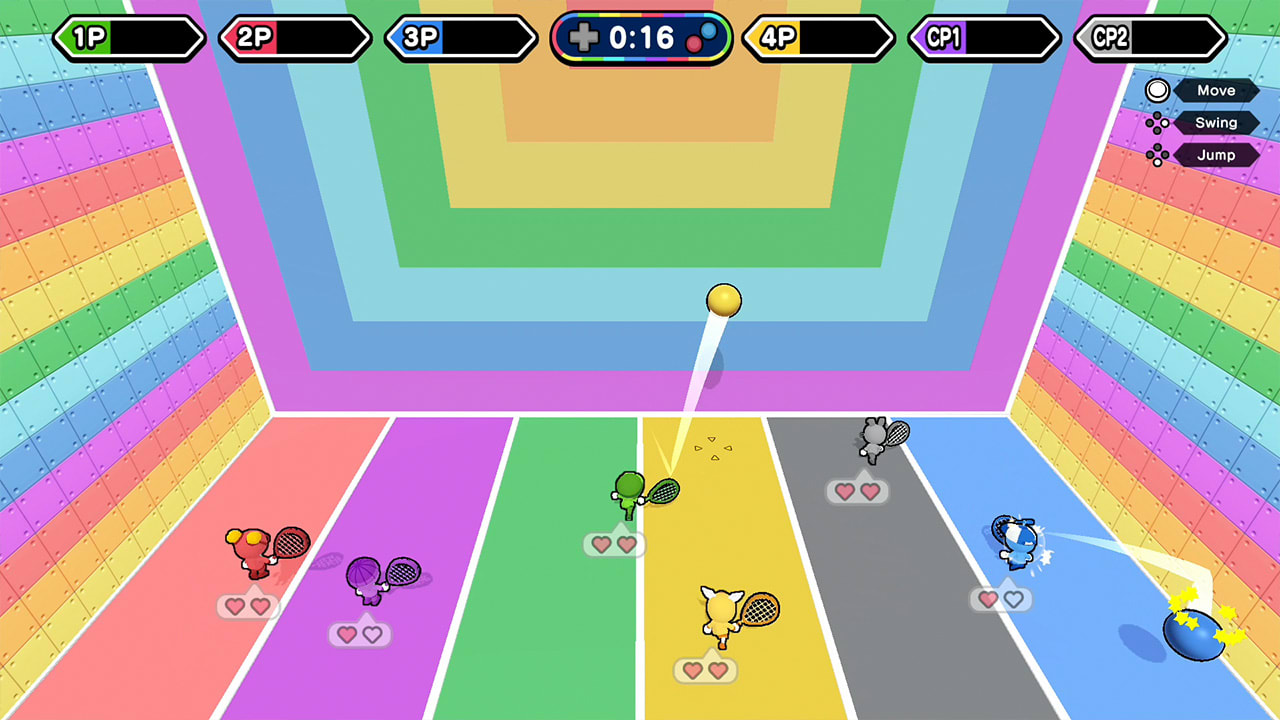
Task: Select the Jump face-button icon
Action: (1159, 154)
